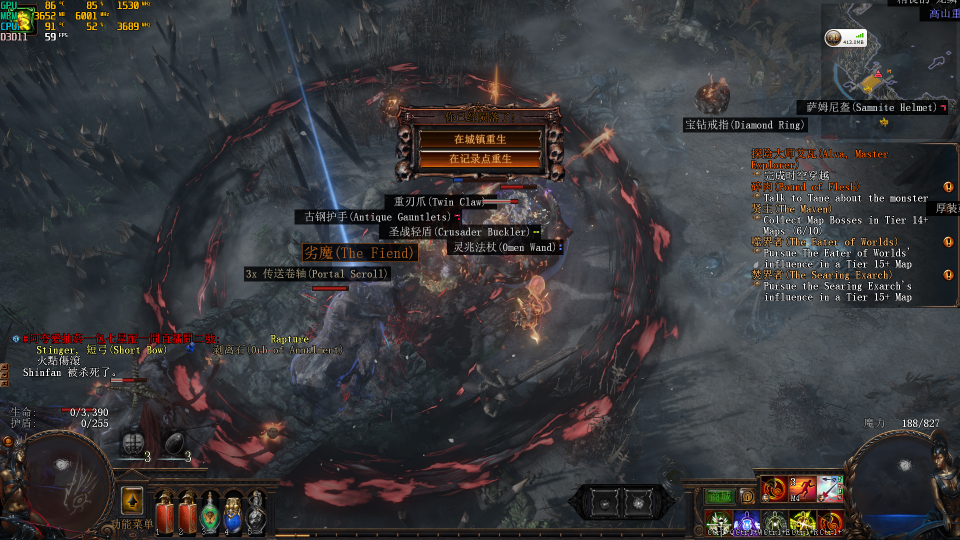
Task: Select the yellow-green aura skill icon
Action: coord(802,521)
